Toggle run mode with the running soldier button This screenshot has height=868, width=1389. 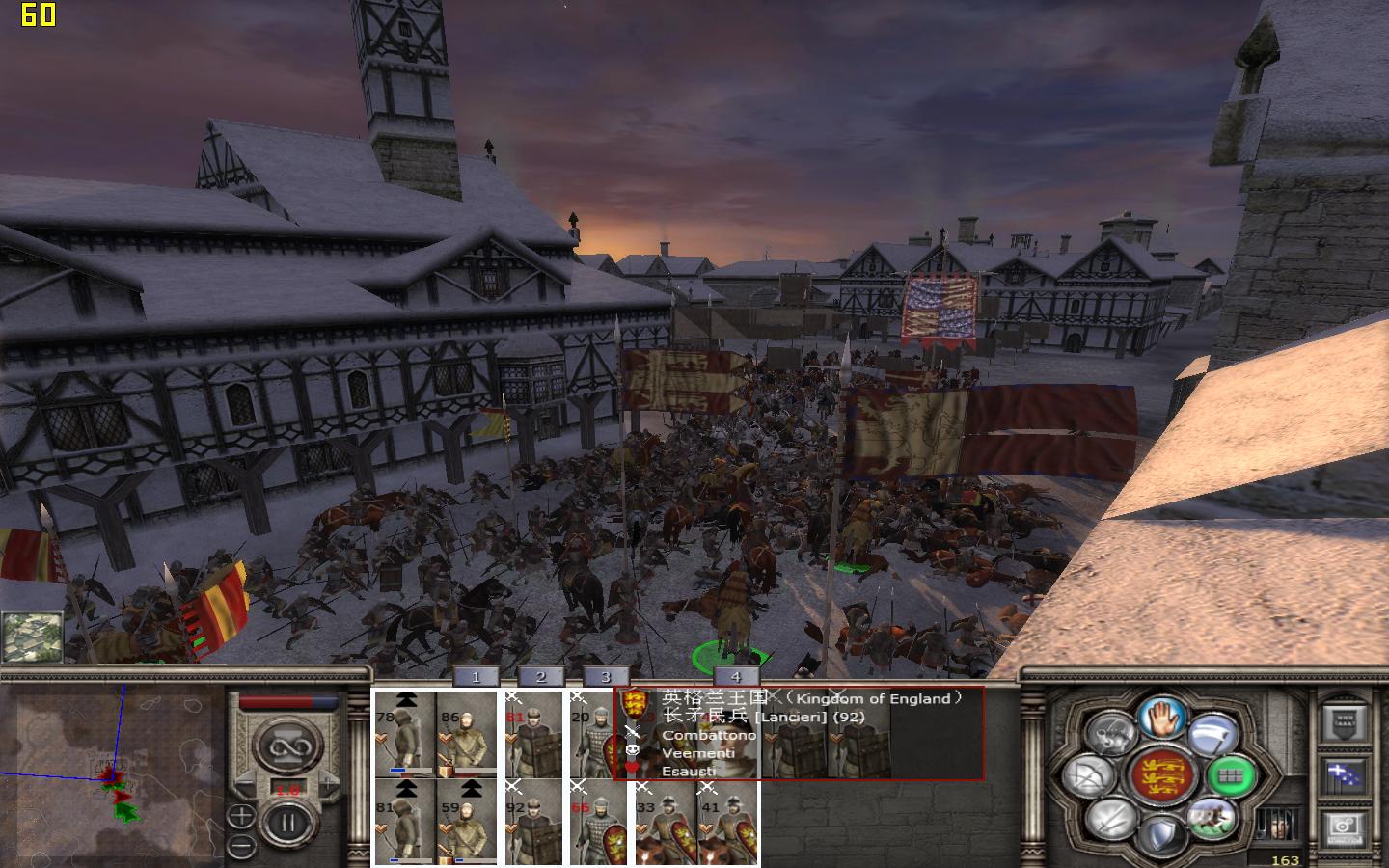[1211, 818]
